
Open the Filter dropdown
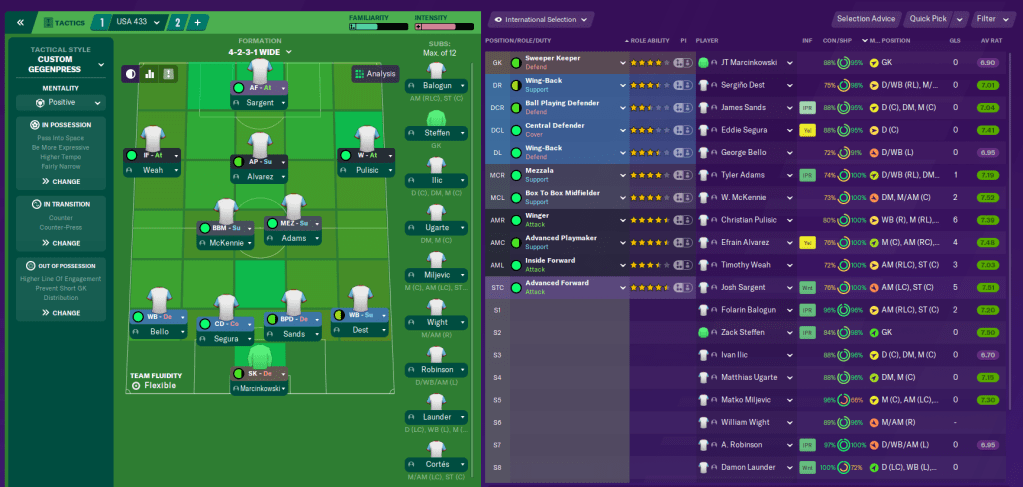coord(991,19)
